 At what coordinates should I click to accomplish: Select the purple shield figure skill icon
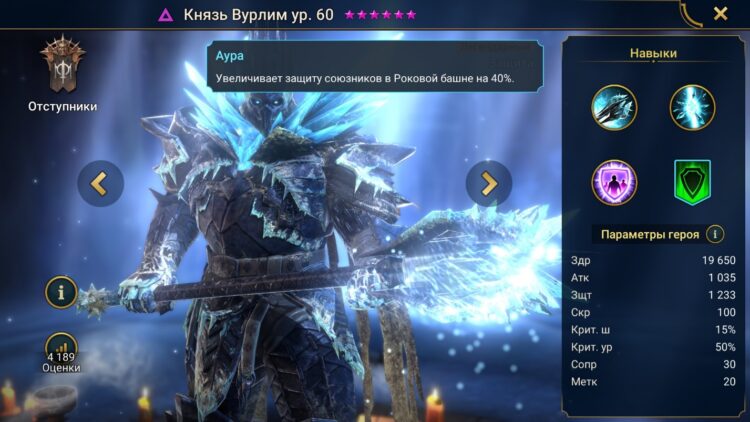pos(614,183)
